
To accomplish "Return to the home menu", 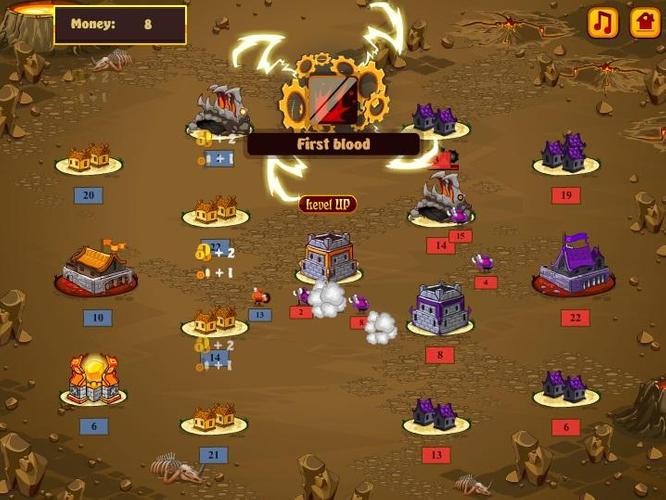I will [645, 22].
